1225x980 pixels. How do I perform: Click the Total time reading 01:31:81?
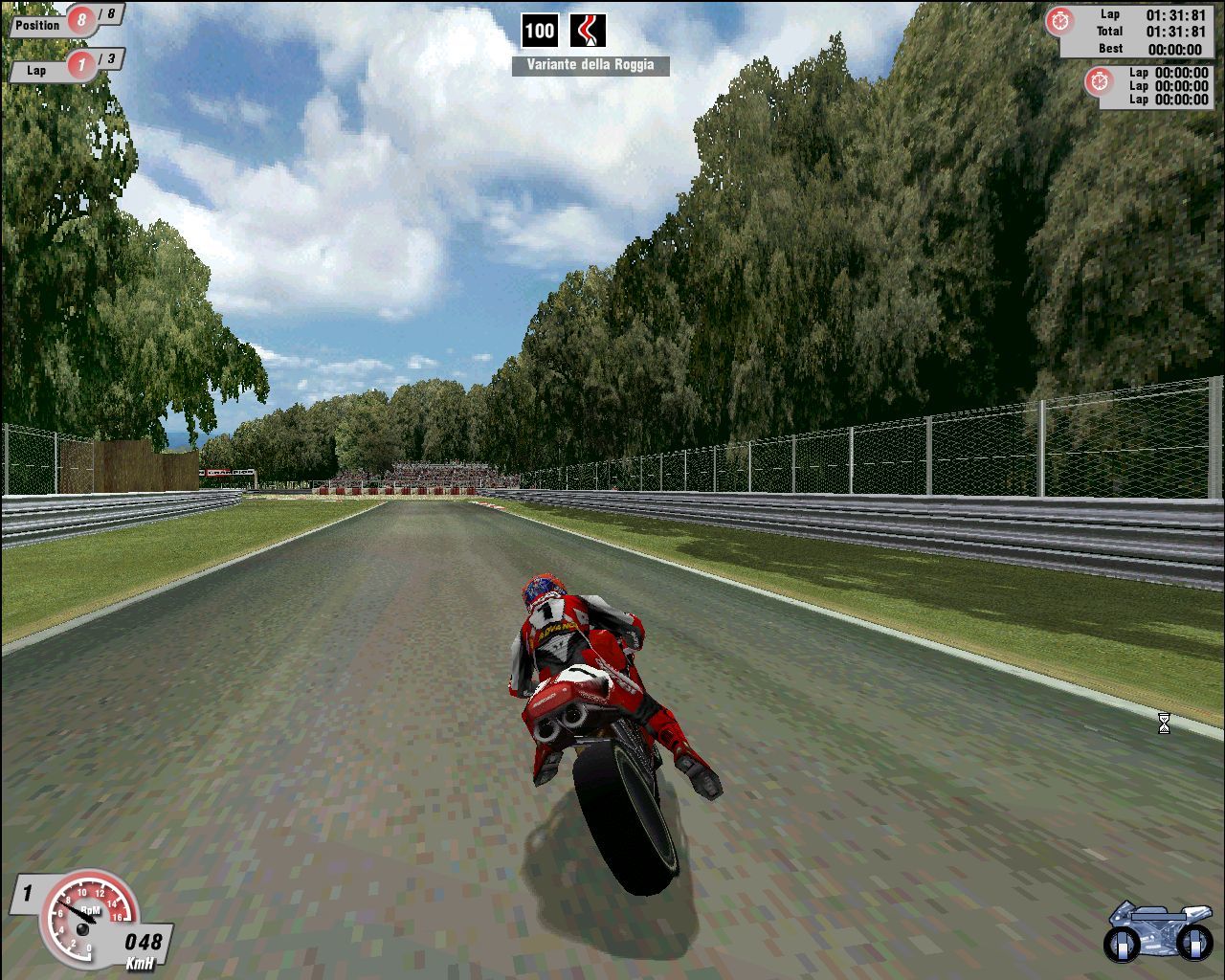[1176, 30]
